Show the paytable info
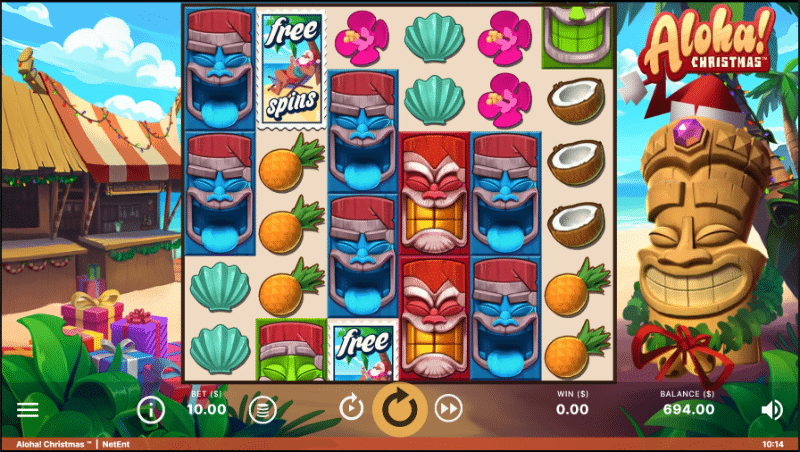 (x=150, y=409)
